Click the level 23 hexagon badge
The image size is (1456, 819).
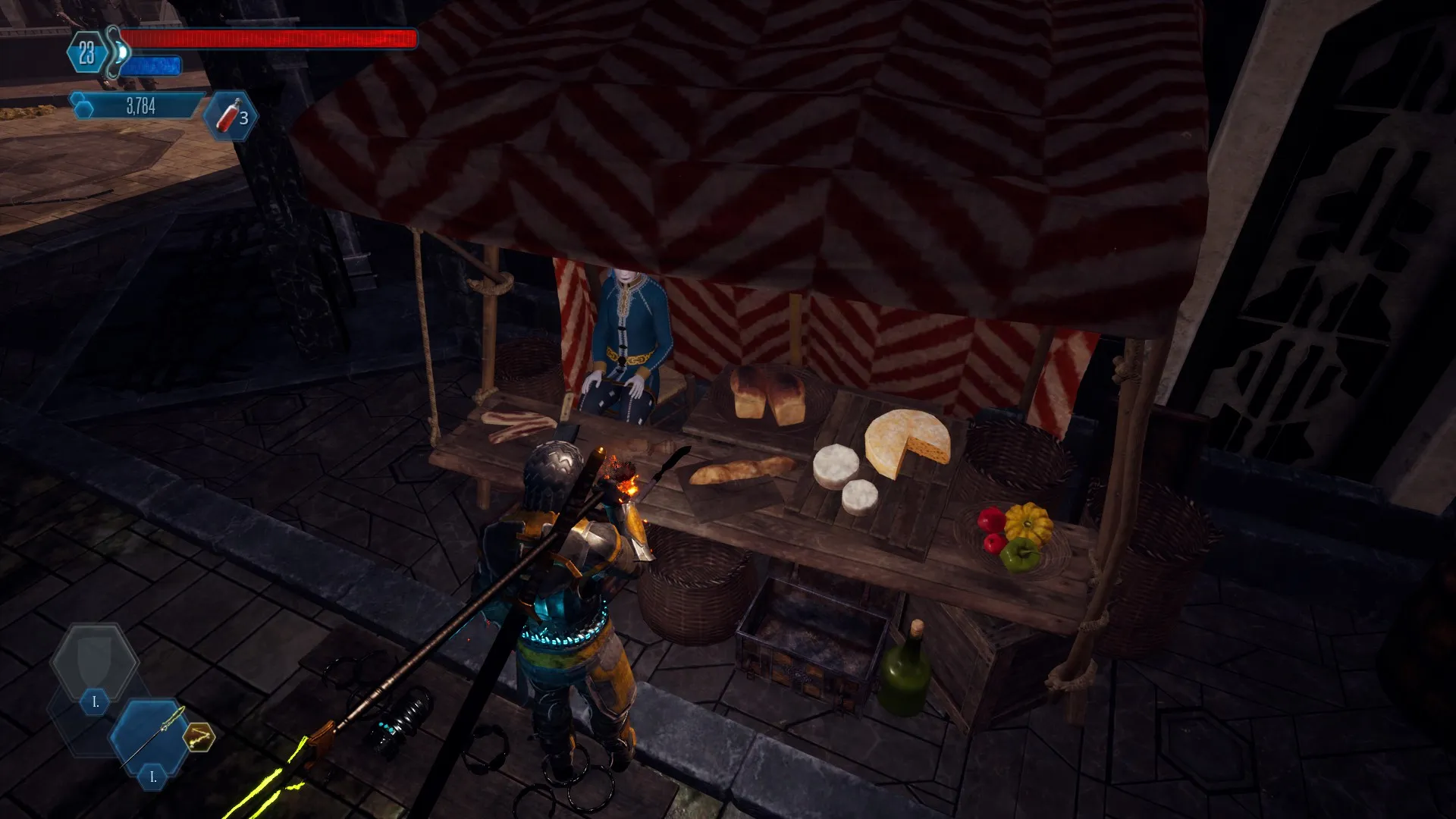point(87,53)
